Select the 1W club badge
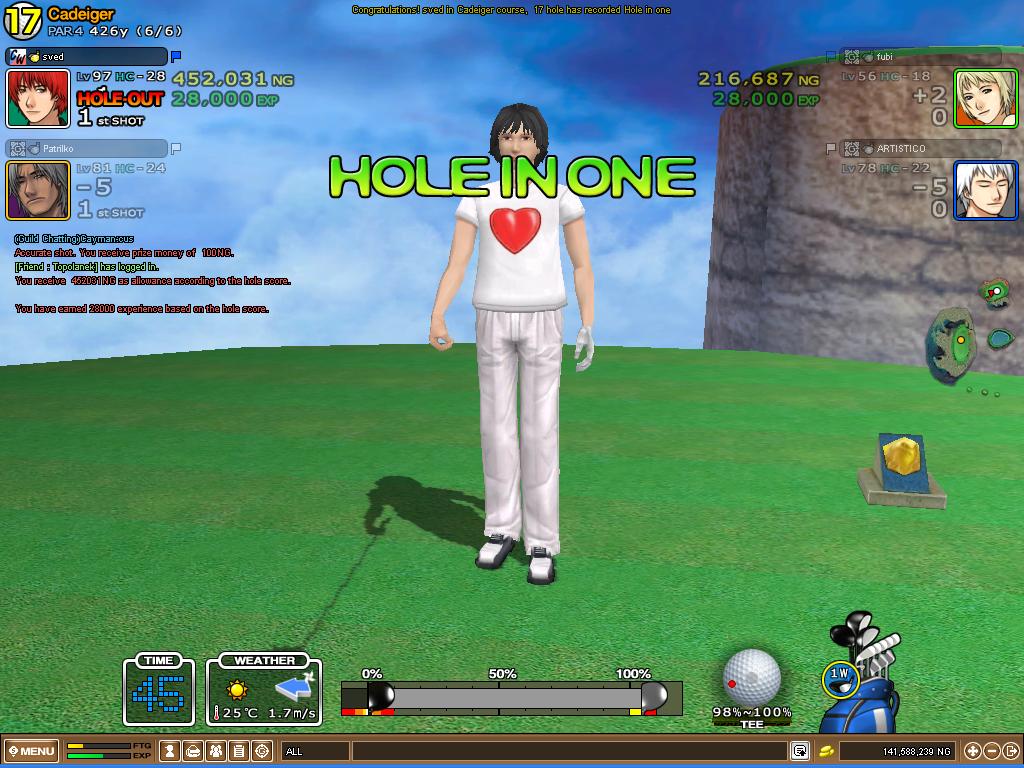 tap(840, 677)
